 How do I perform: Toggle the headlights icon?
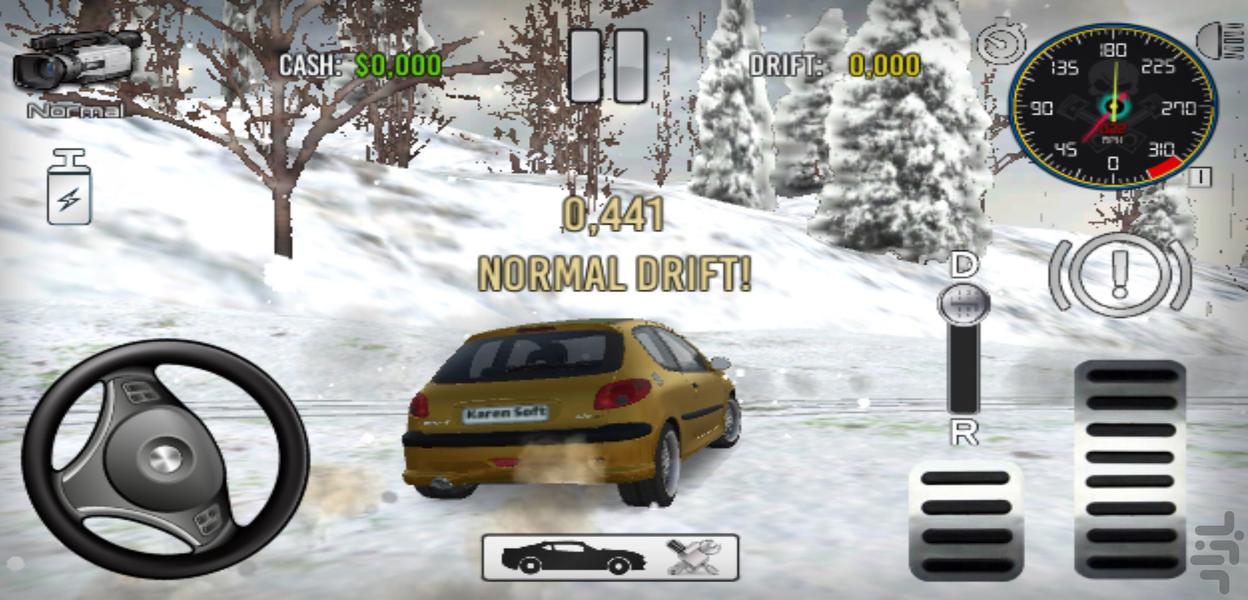1219,40
